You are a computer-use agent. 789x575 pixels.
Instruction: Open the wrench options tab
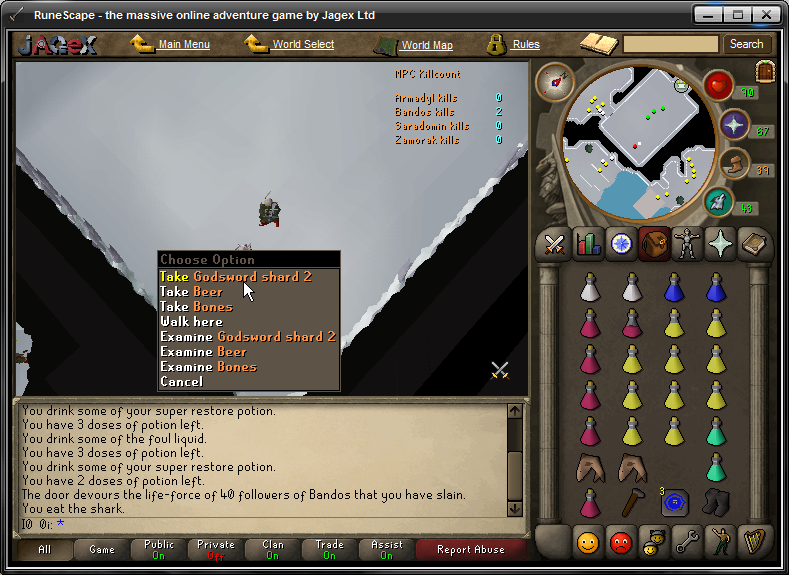pos(686,543)
